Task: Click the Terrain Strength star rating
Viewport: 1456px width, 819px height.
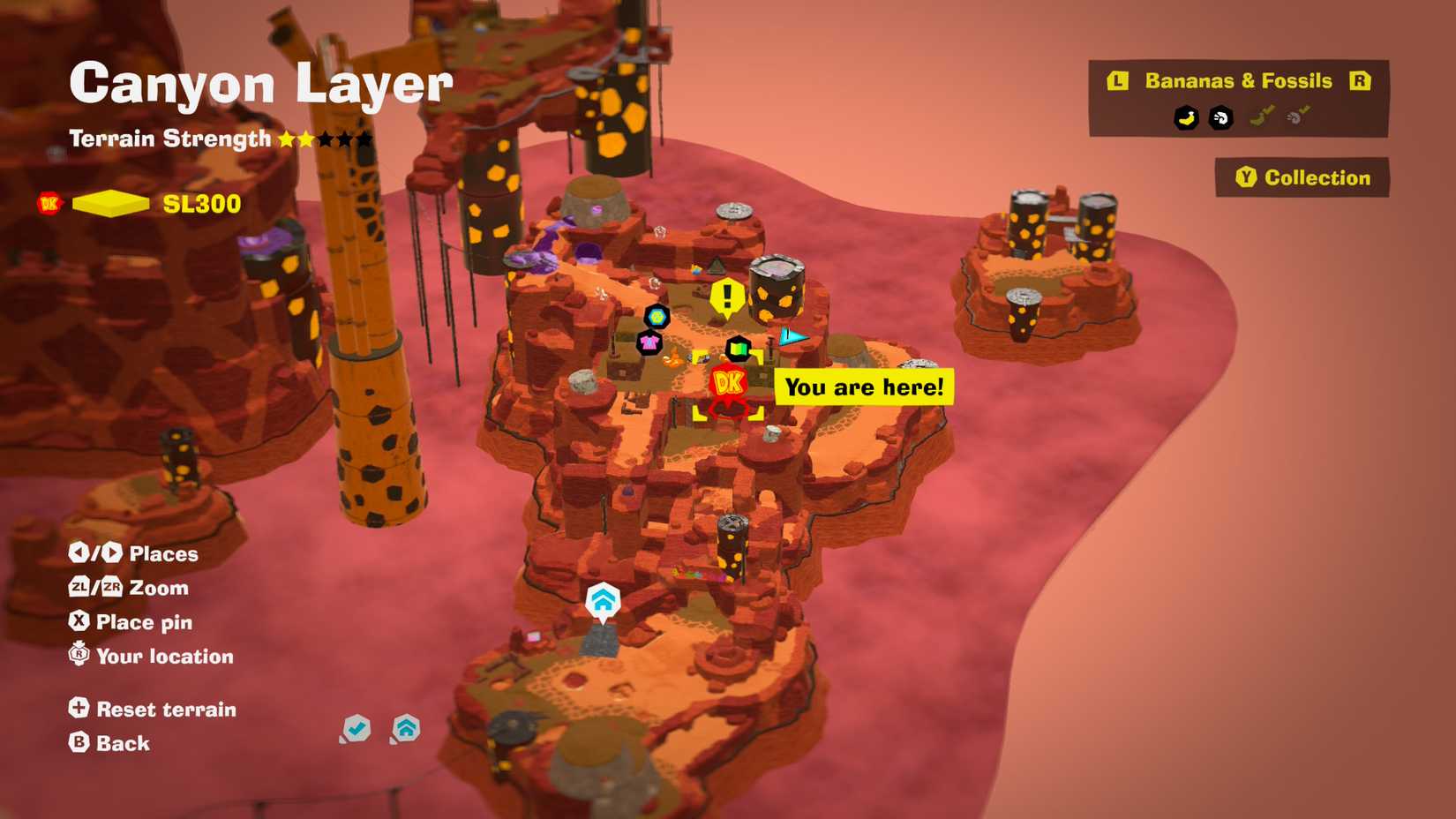Action: [323, 139]
